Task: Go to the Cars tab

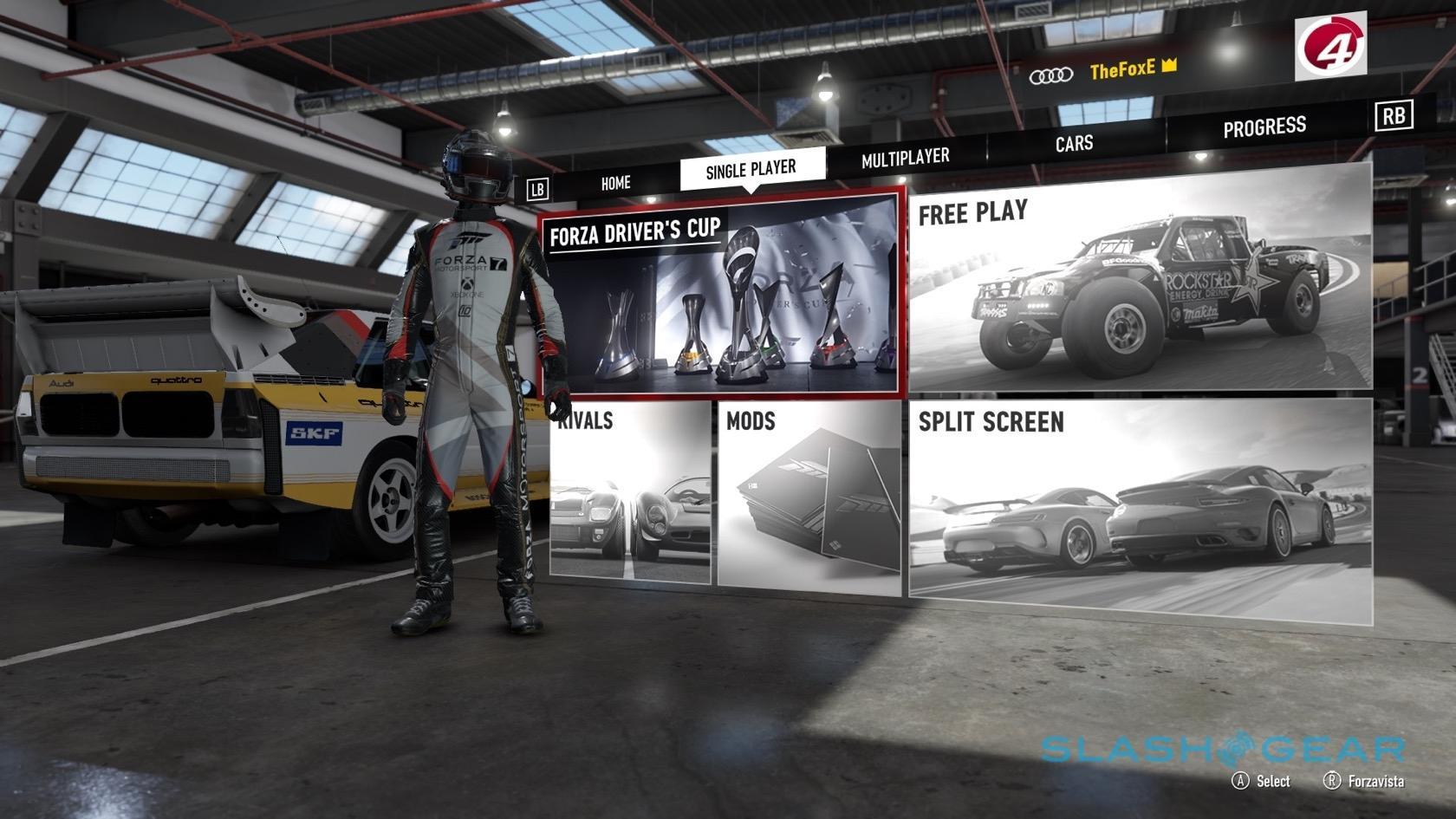Action: tap(1074, 144)
